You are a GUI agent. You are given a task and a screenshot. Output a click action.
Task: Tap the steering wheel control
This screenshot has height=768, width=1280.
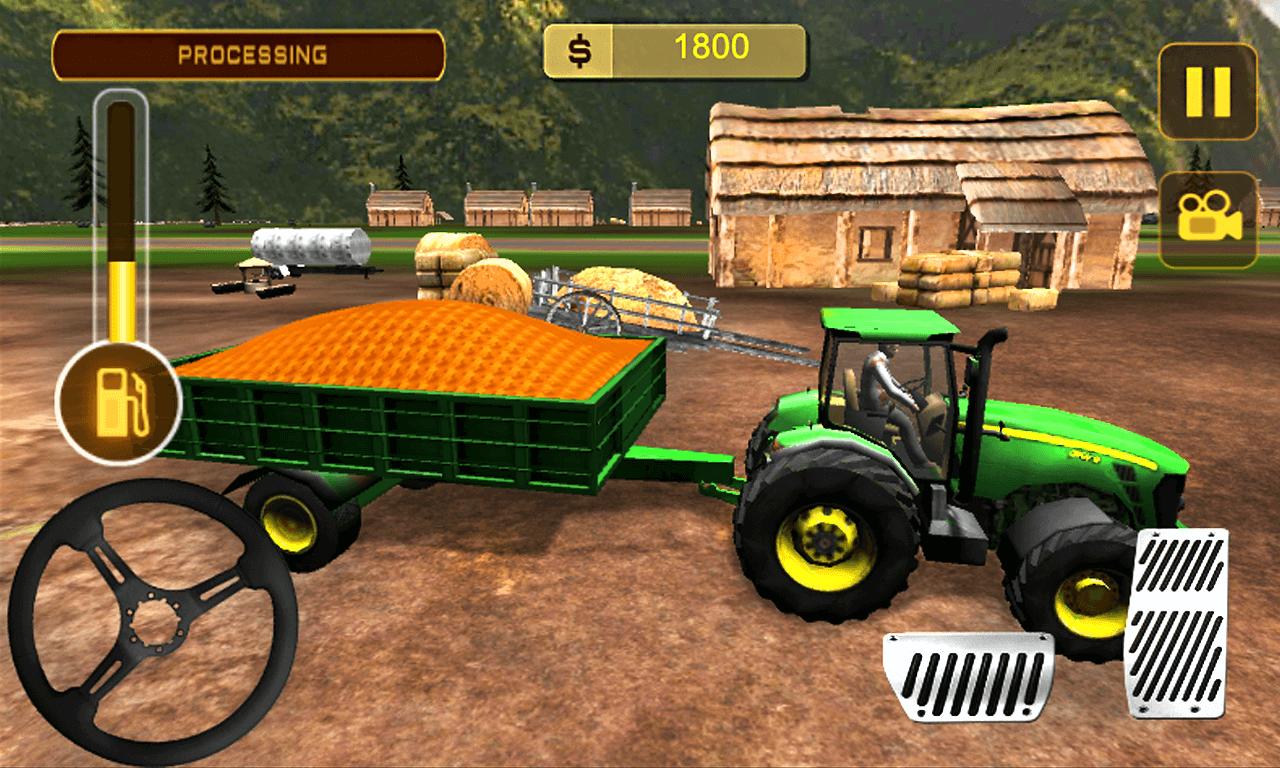pyautogui.click(x=152, y=622)
